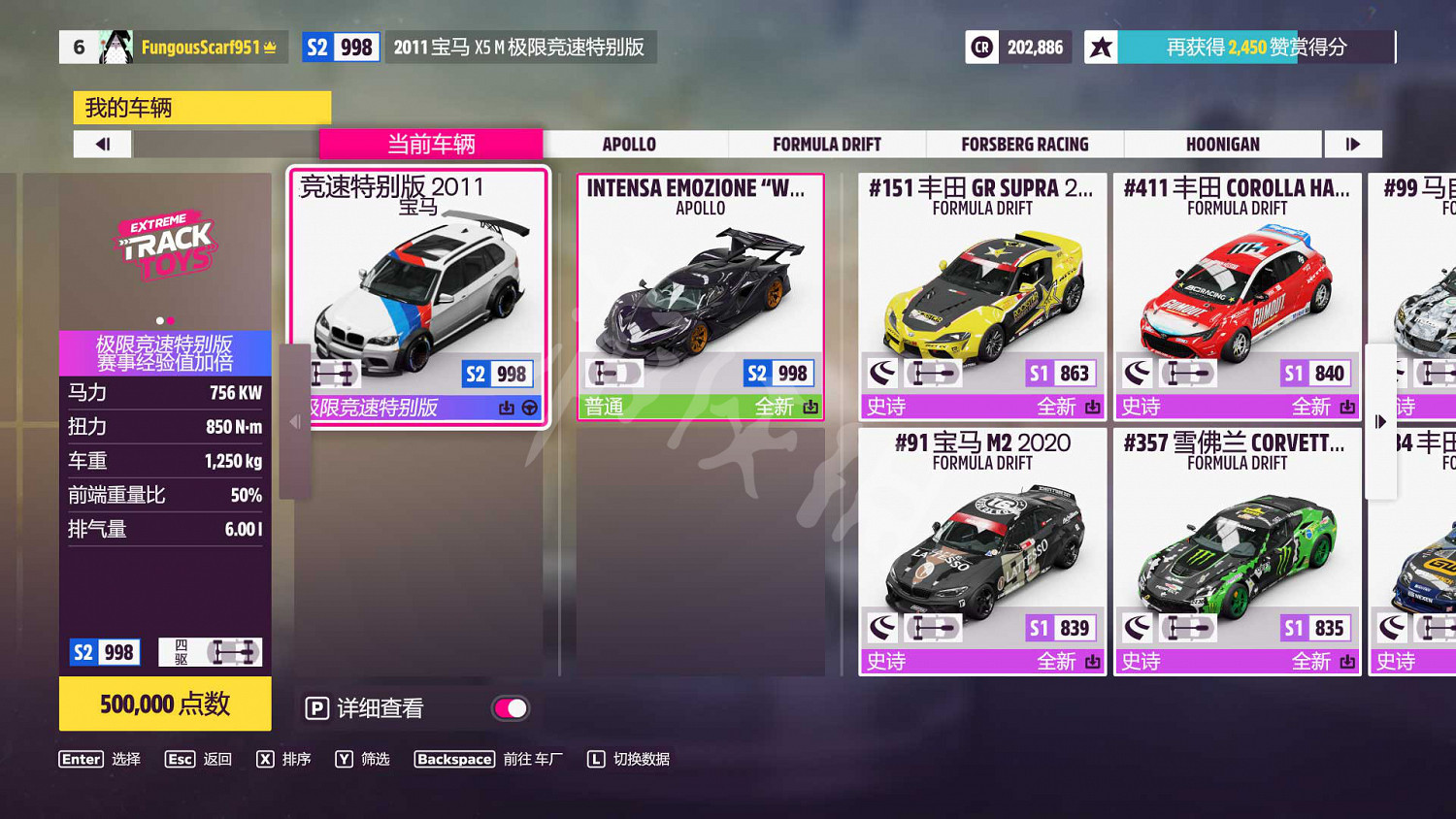Screen dimensions: 1456x819
Task: Click the crescent badge on the GR Supra card
Action: tap(884, 372)
